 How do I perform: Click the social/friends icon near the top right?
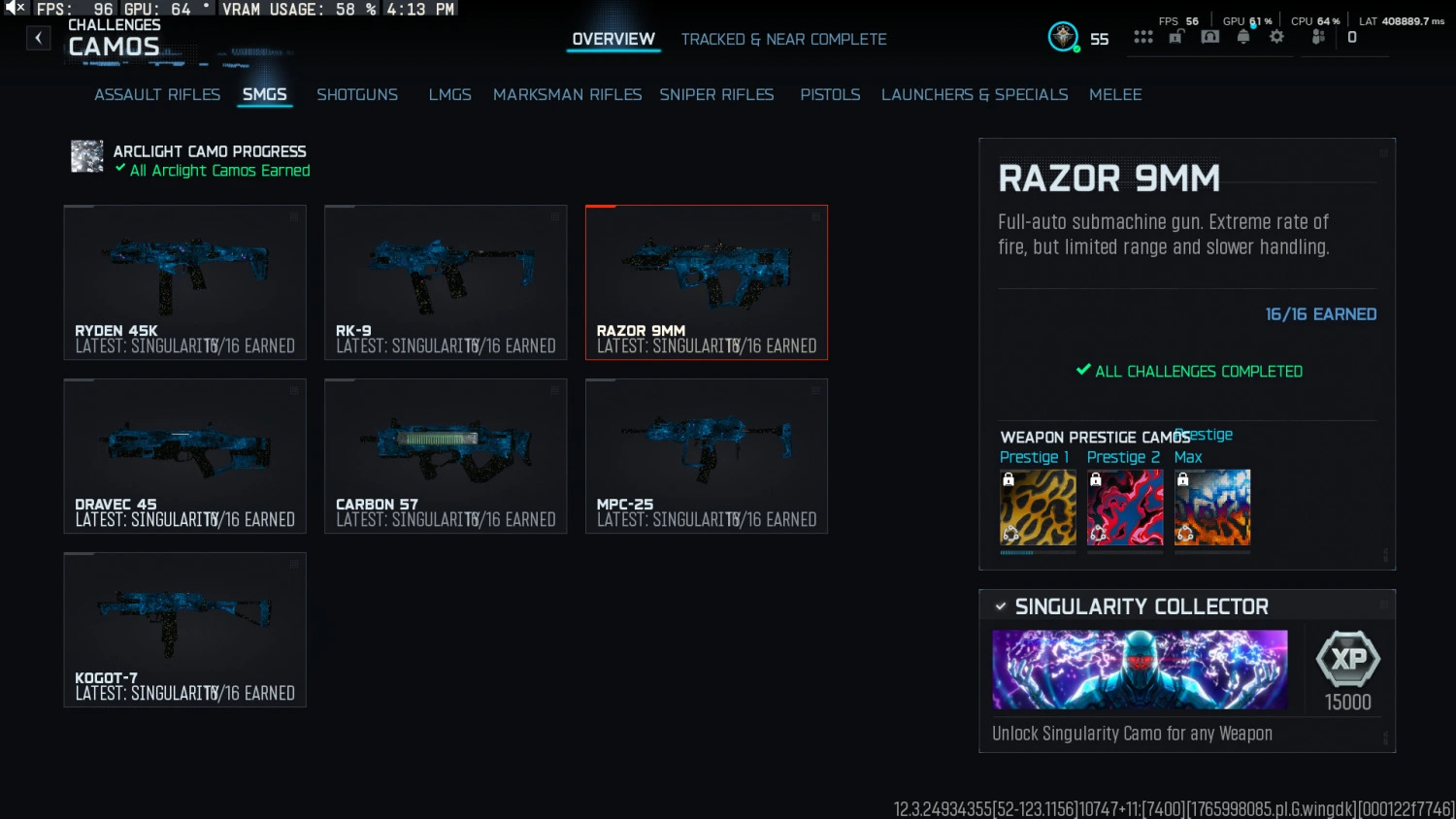coord(1317,36)
